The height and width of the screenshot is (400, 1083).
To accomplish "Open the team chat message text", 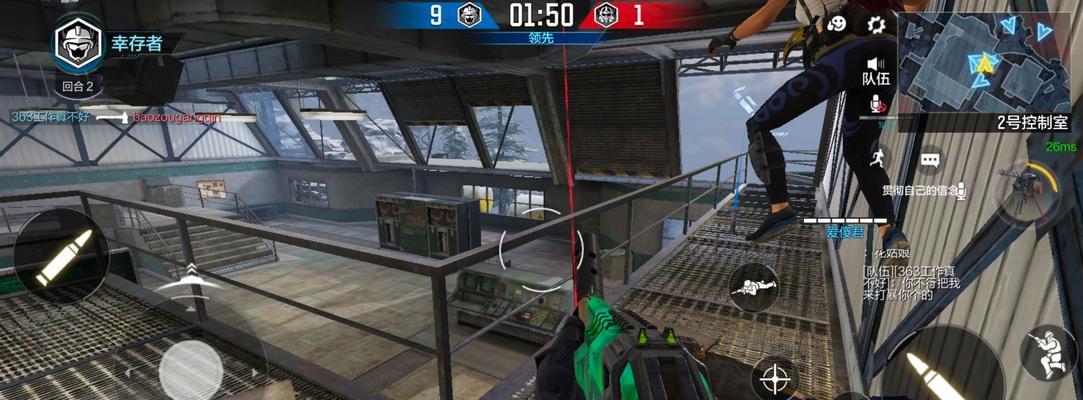I will (x=898, y=282).
